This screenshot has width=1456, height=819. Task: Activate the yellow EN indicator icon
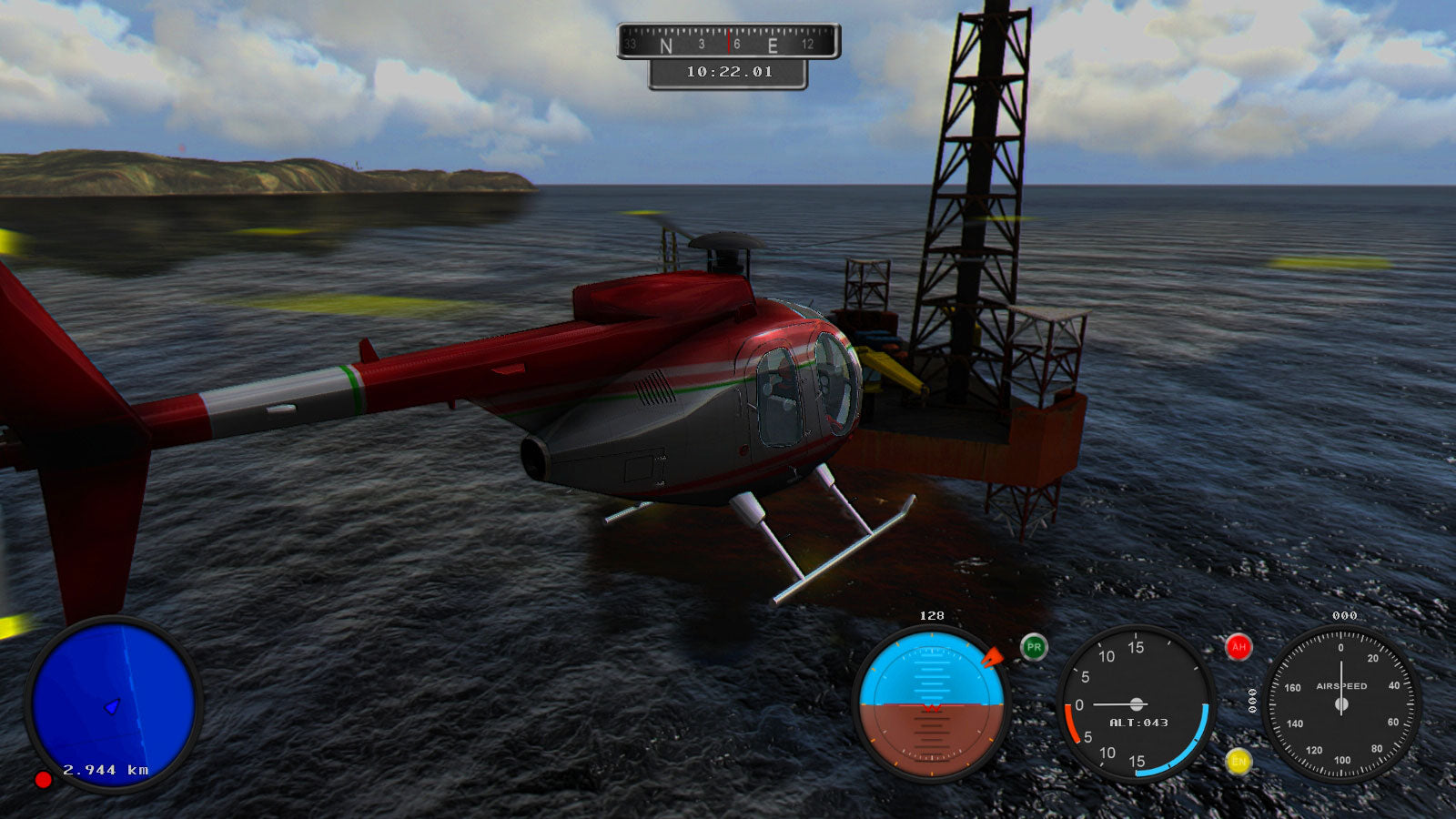1238,762
